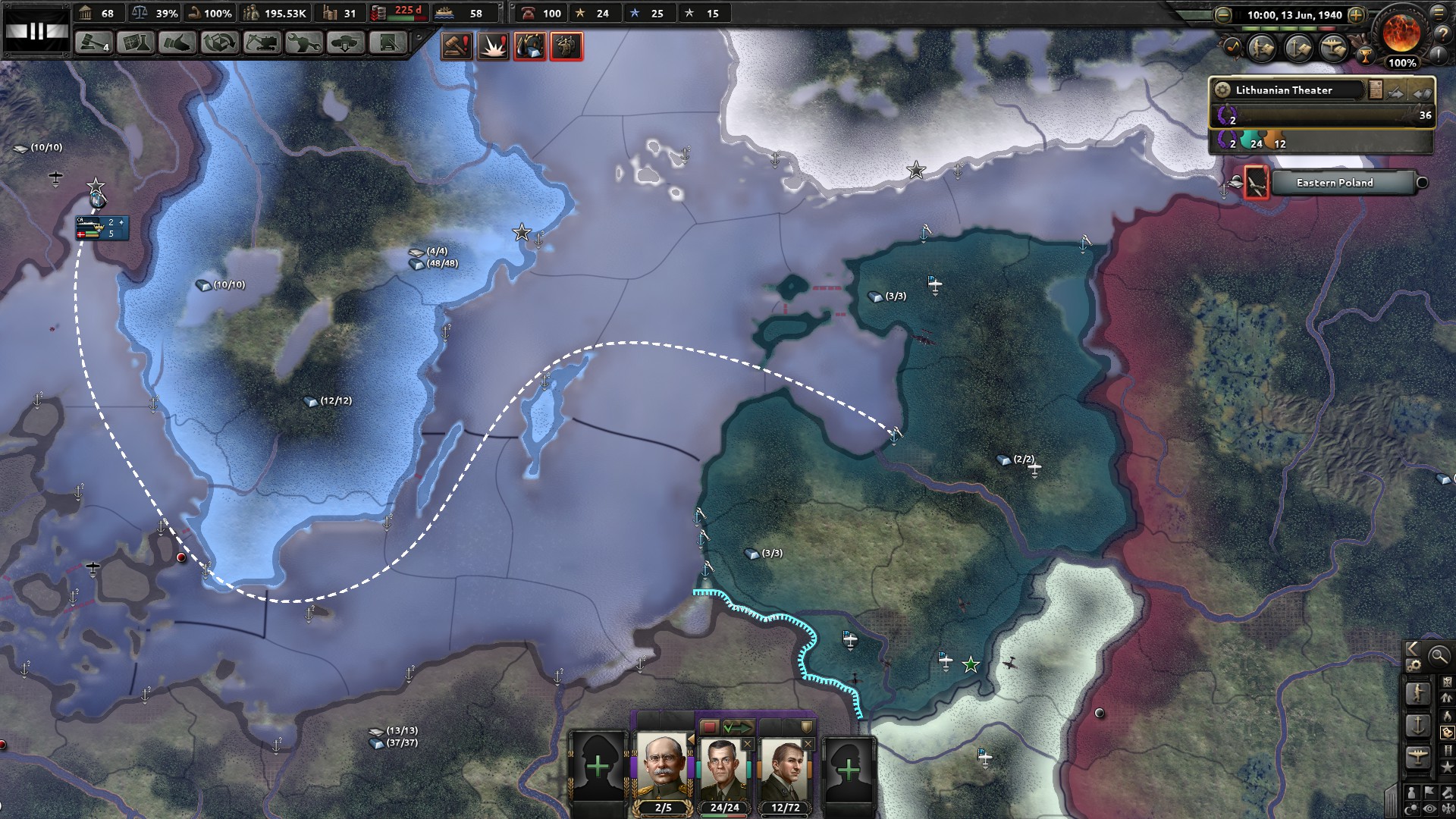Close the 12/72 army with its X
This screenshot has height=819, width=1456.
tap(808, 744)
